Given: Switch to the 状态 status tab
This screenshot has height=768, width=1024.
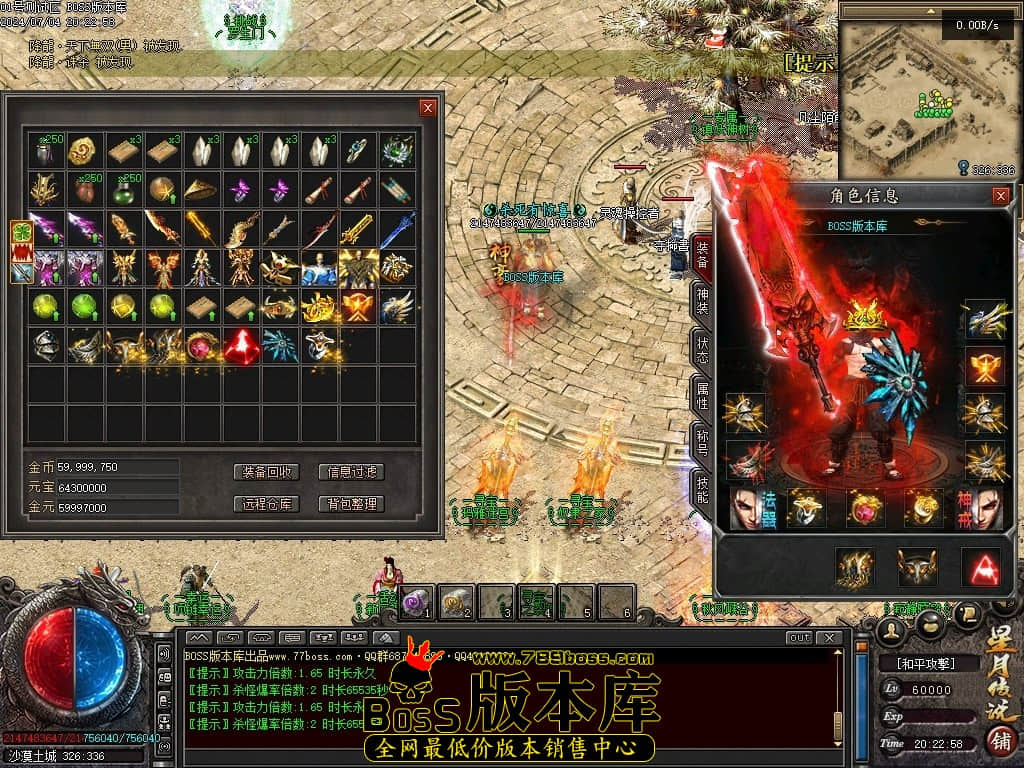Looking at the screenshot, I should 702,350.
